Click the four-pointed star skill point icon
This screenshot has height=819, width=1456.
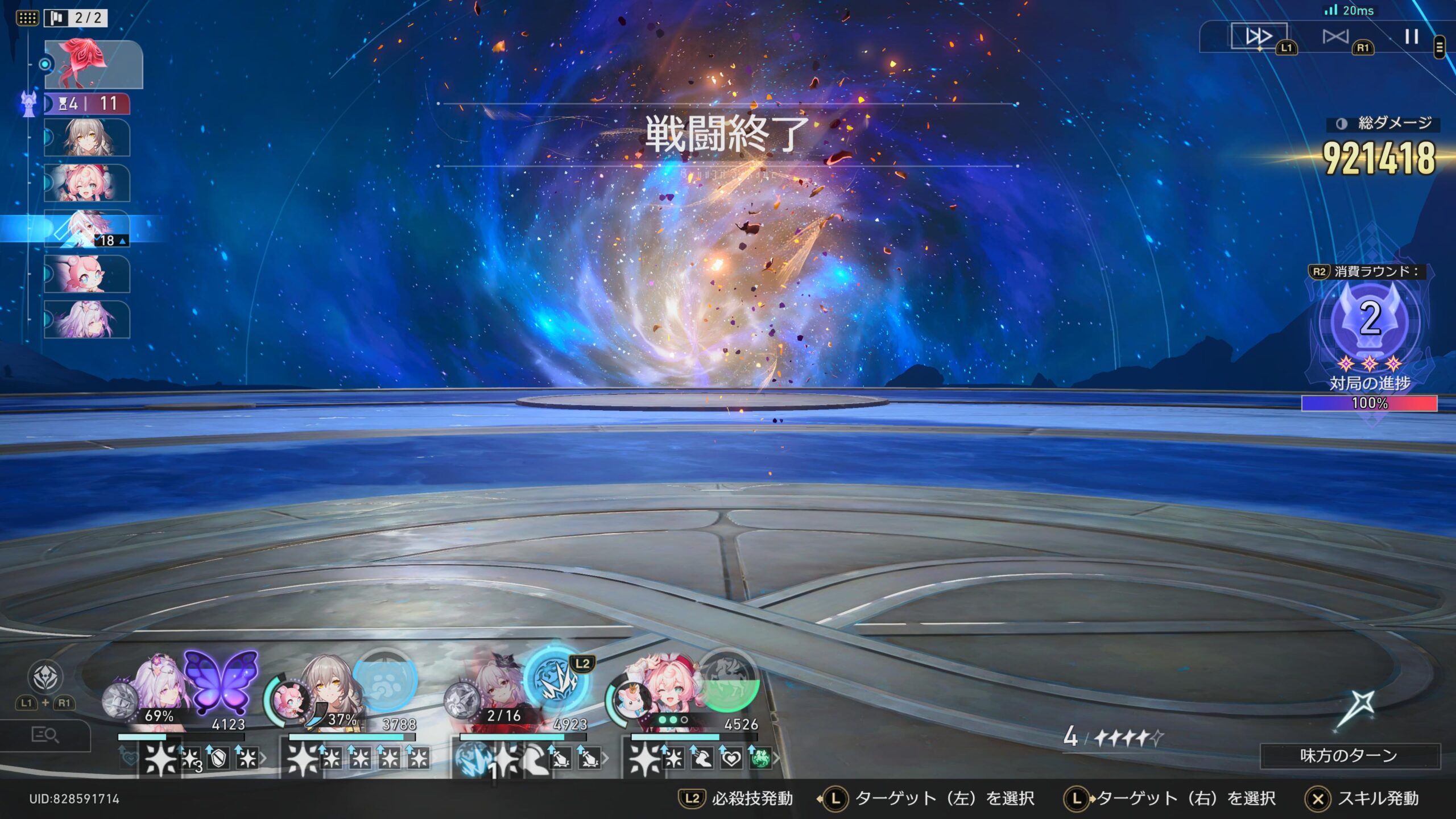[x=1356, y=709]
